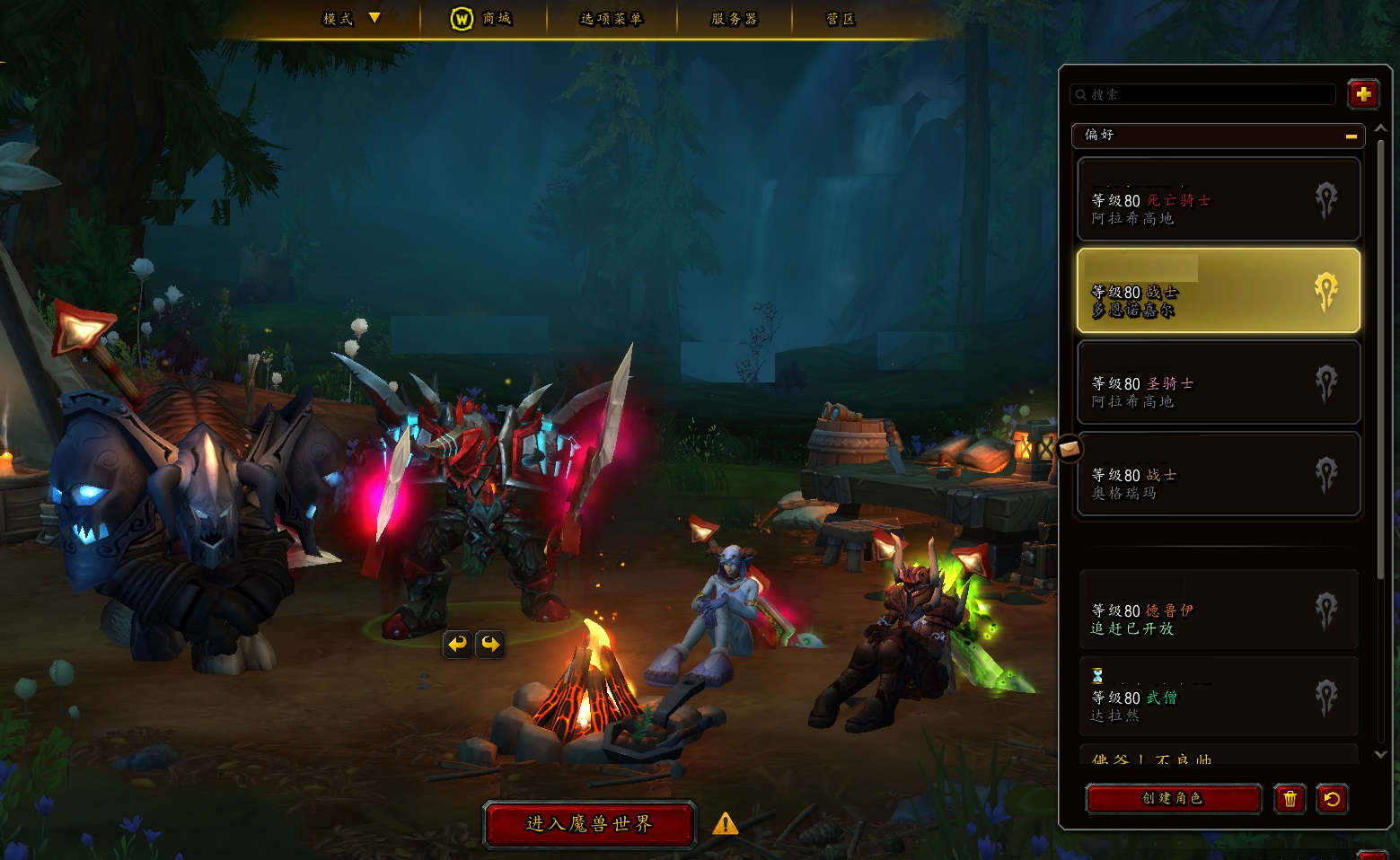The height and width of the screenshot is (860, 1400).
Task: Rotate the character with the left arrow
Action: click(458, 644)
